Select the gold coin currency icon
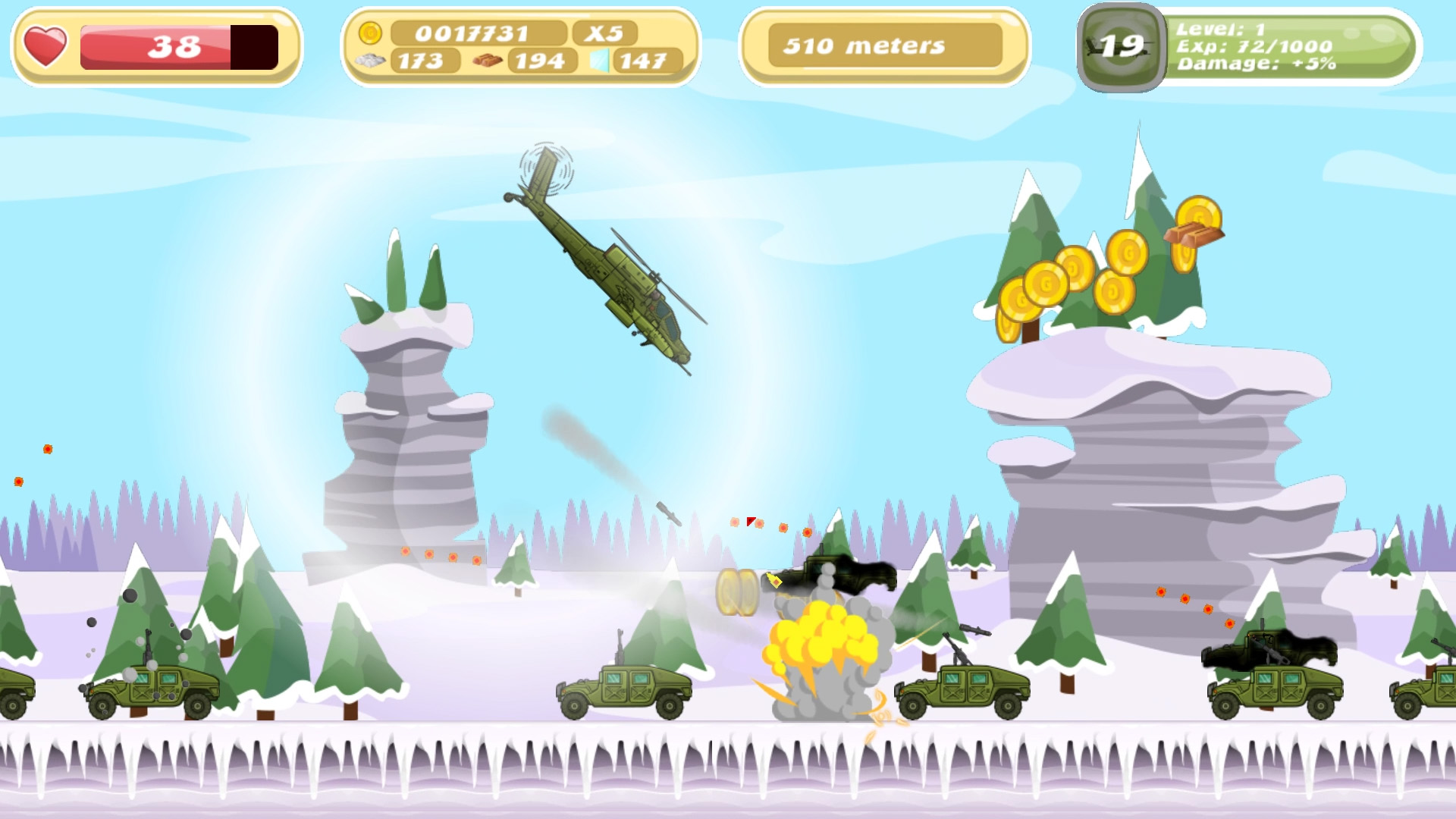 tap(371, 32)
